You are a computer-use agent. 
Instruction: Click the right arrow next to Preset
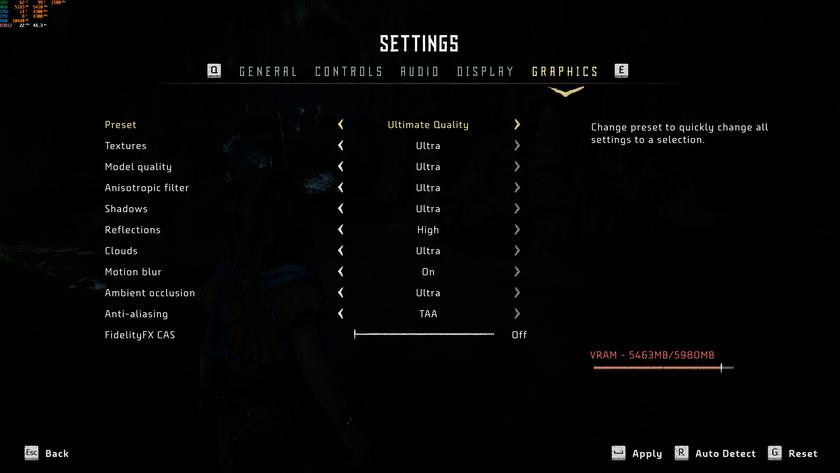pos(517,125)
